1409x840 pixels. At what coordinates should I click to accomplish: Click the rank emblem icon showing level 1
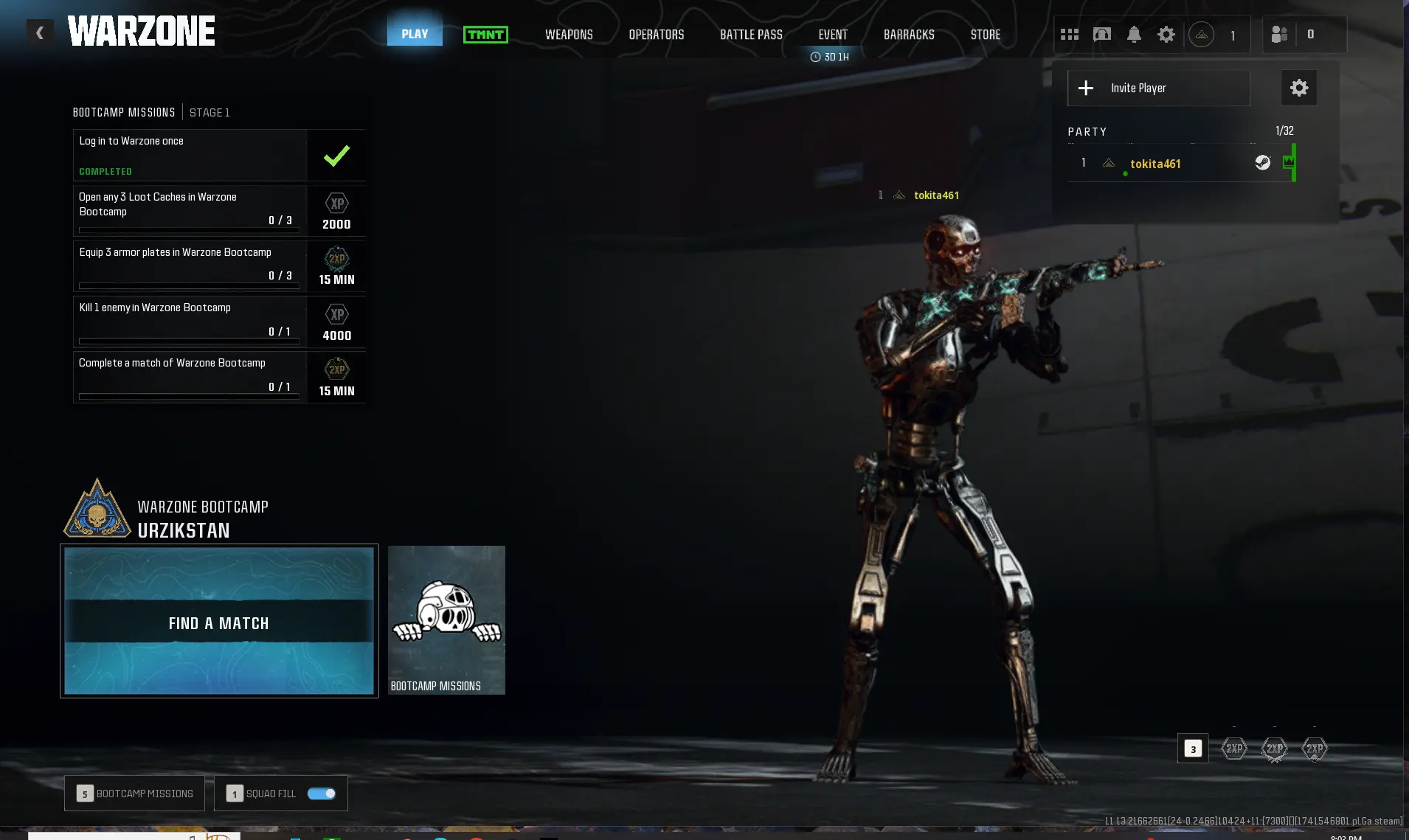tap(1202, 35)
